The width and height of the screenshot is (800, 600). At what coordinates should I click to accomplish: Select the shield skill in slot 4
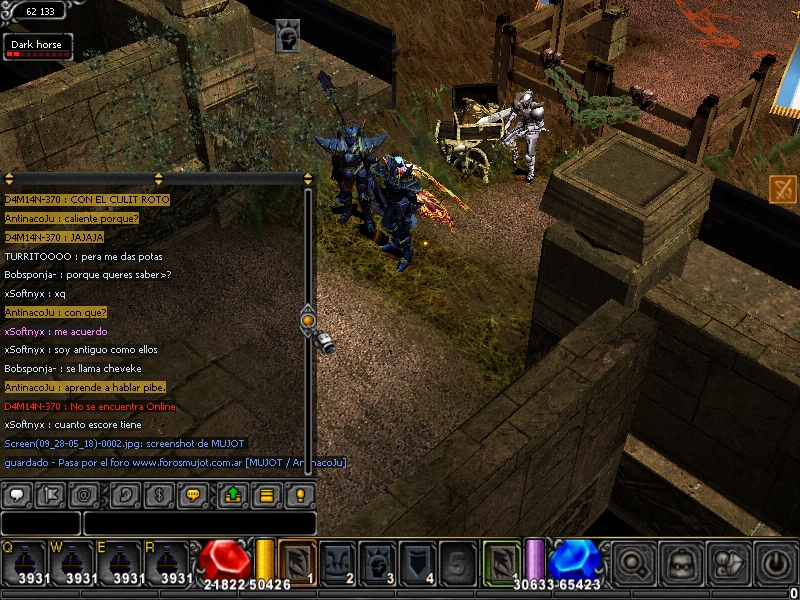coord(417,562)
